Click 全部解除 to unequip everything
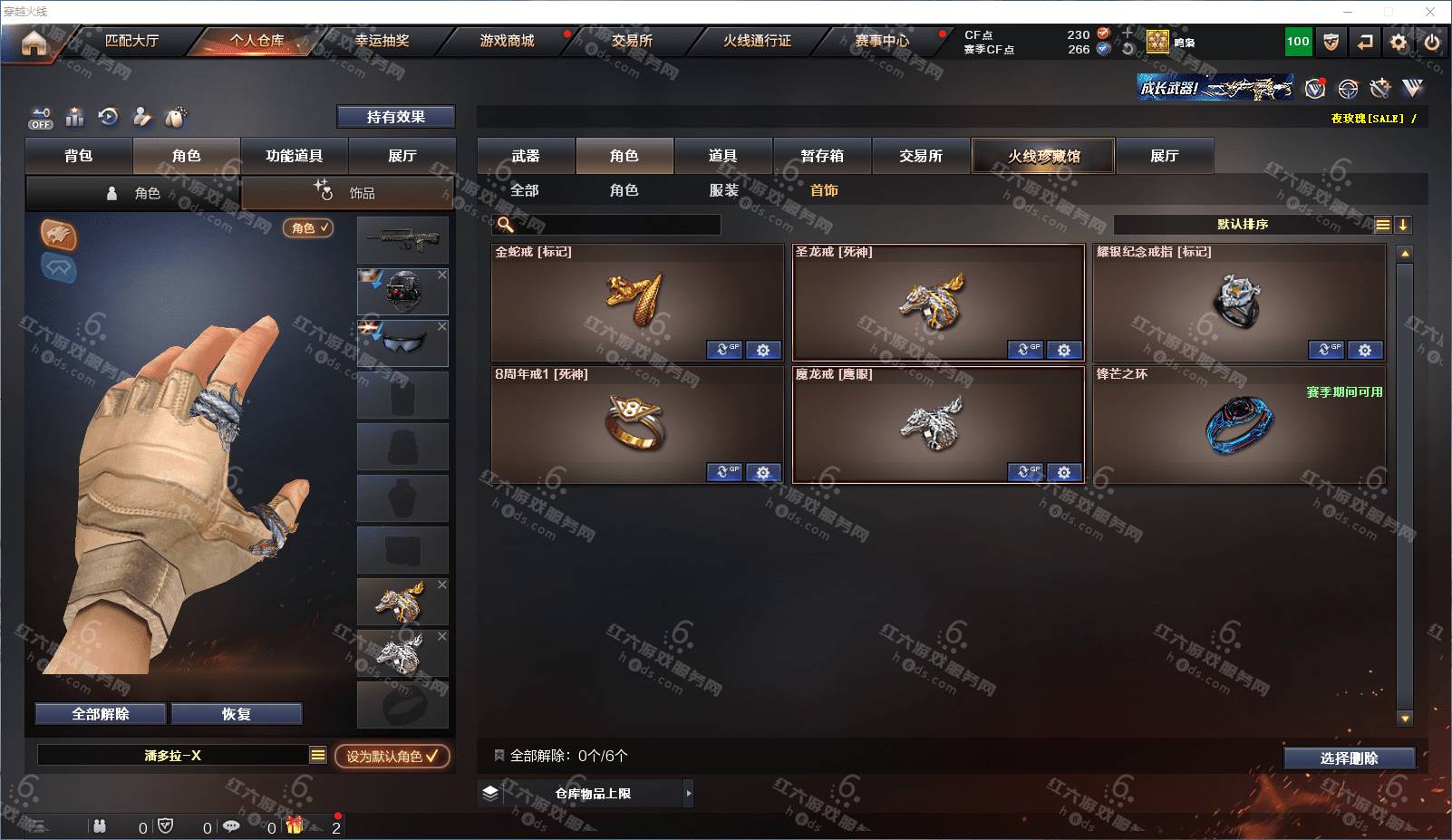 pyautogui.click(x=101, y=714)
